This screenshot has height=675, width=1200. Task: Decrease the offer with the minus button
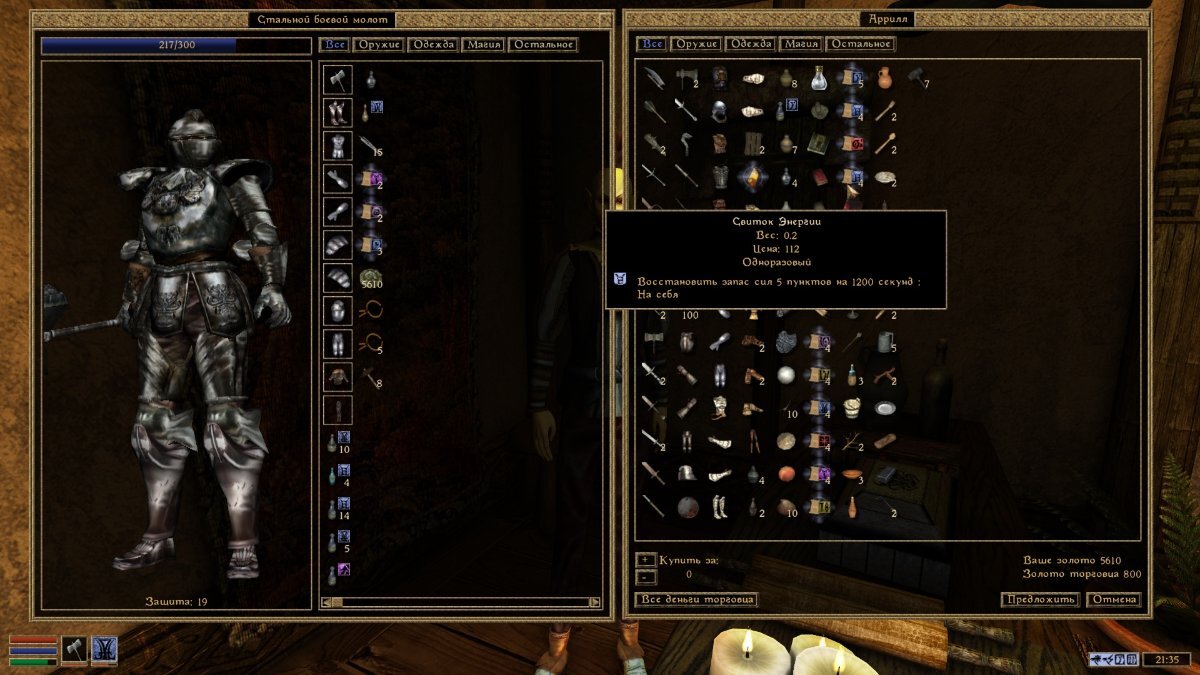coord(645,576)
